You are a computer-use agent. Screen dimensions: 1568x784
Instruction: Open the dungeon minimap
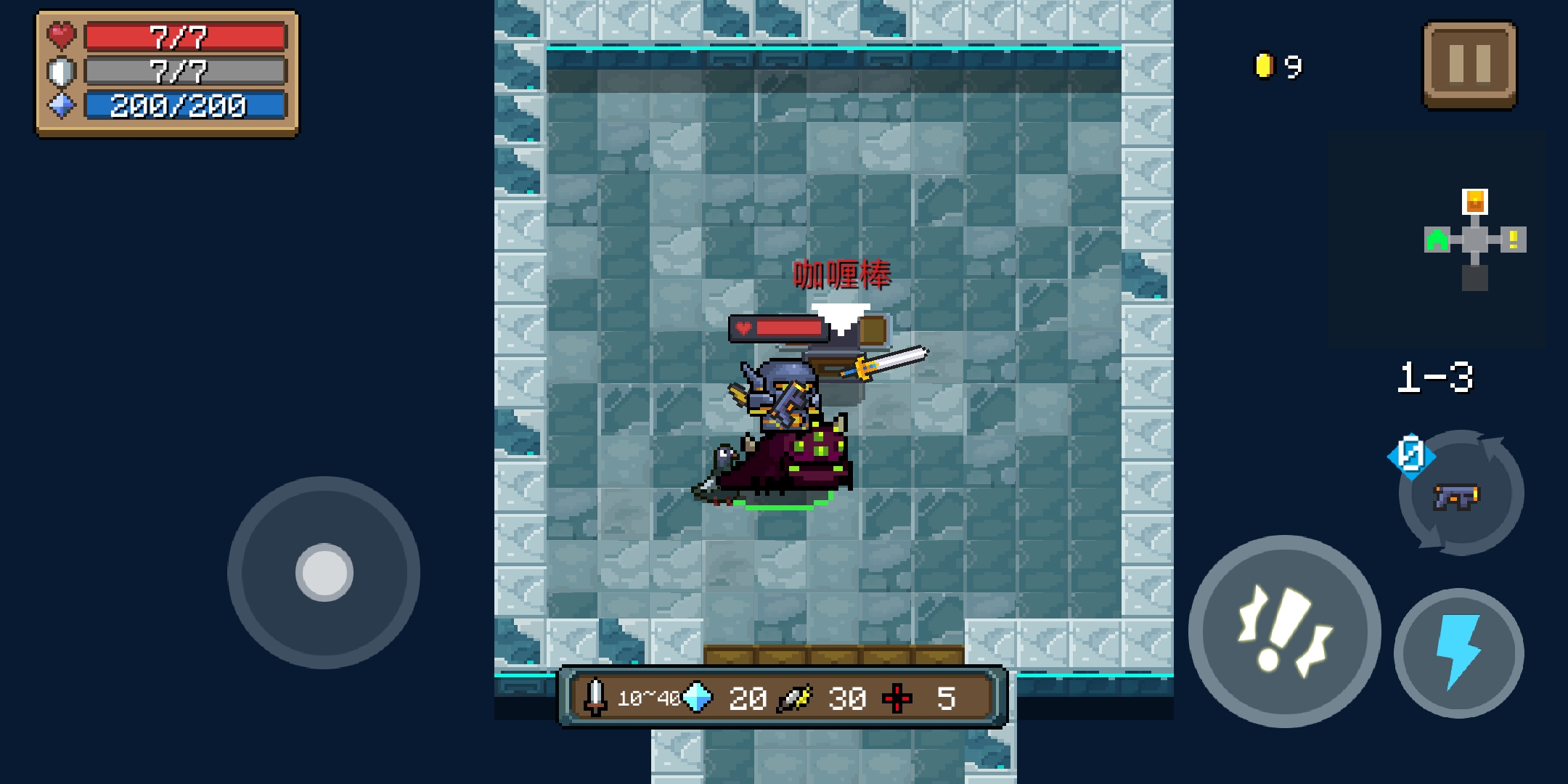tap(1475, 240)
